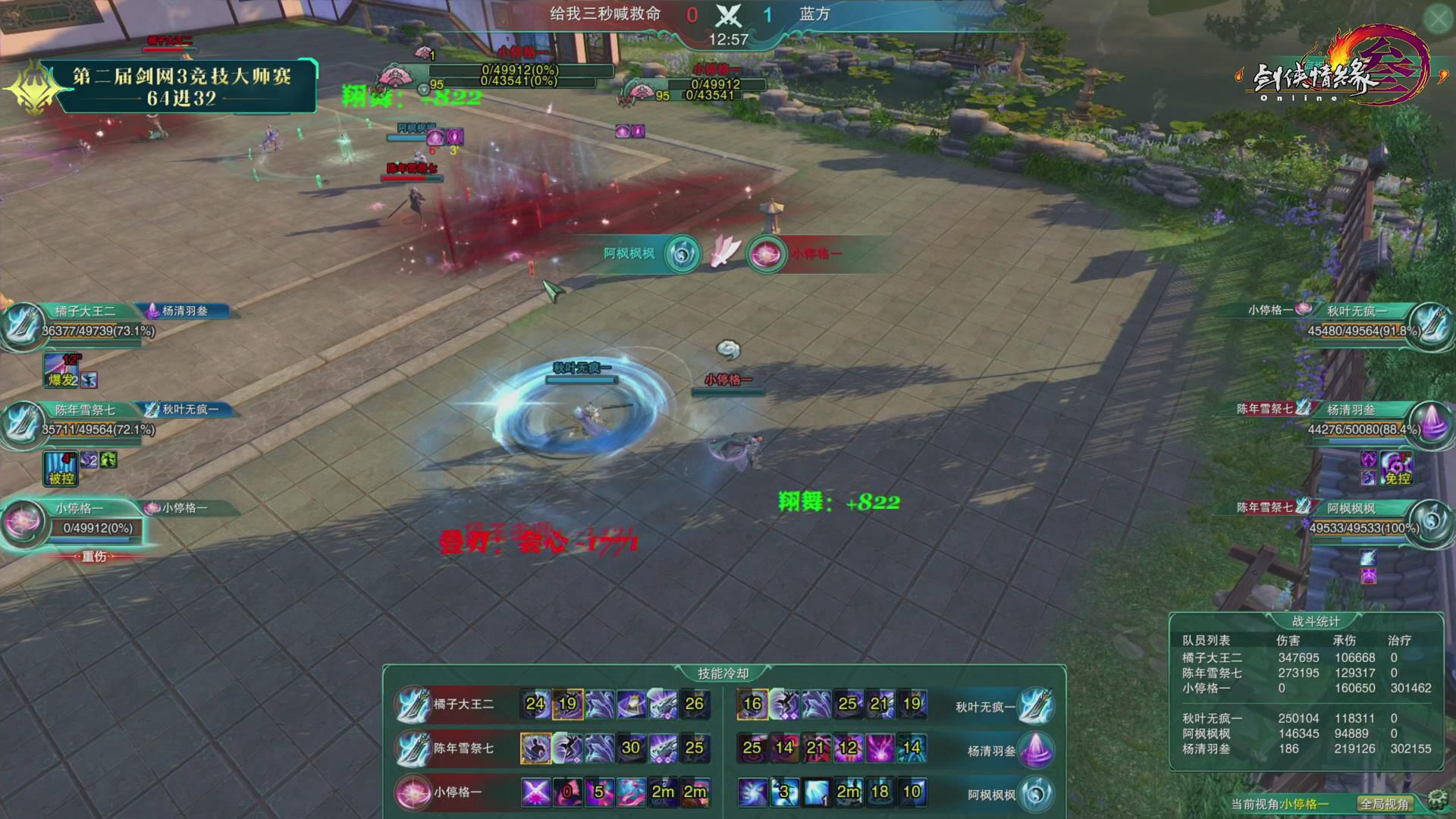This screenshot has height=819, width=1456.
Task: Click the 爆发 buff icon under 橘子大王二
Action: pos(62,372)
